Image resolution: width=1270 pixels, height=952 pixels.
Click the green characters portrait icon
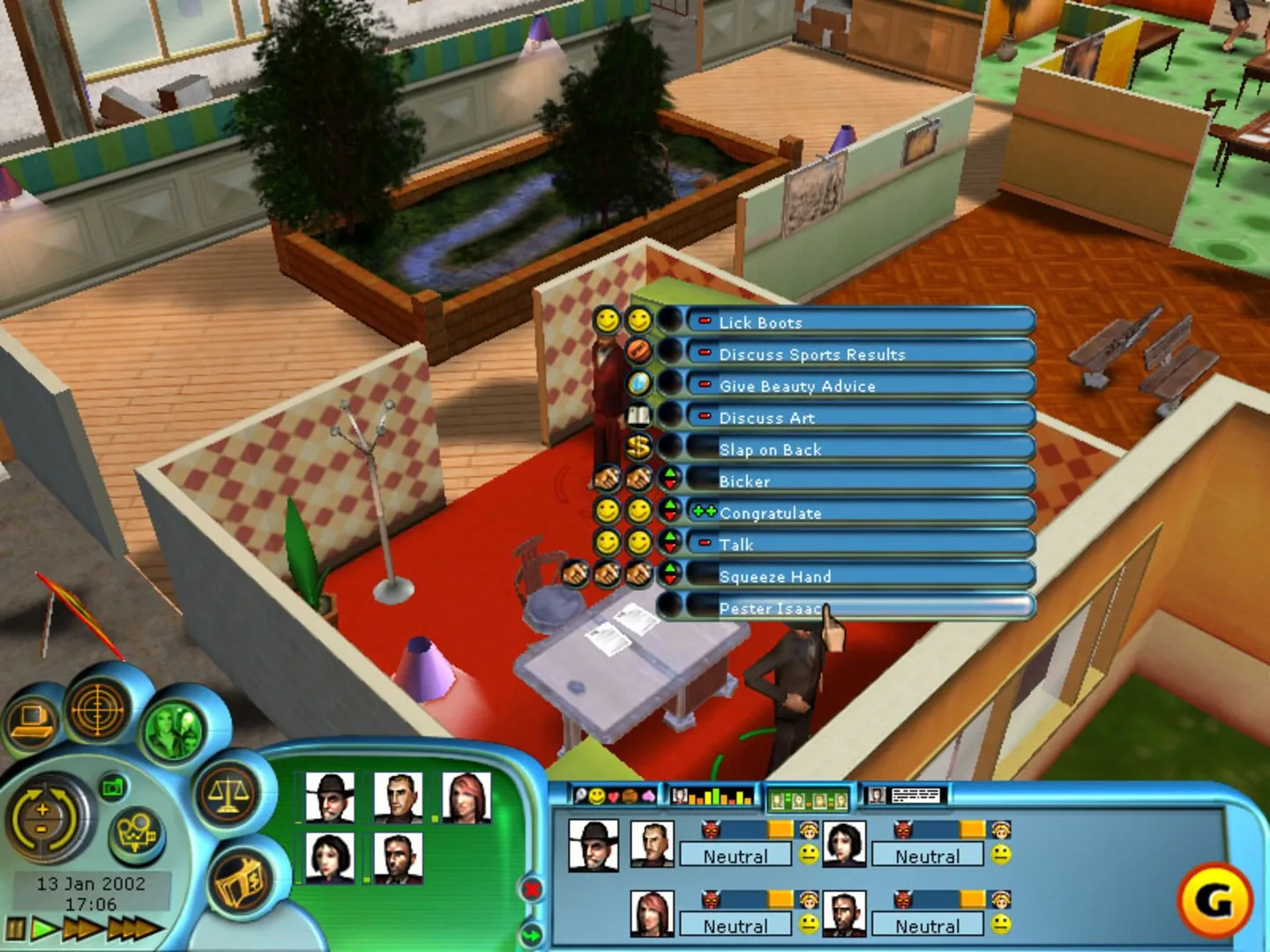click(171, 732)
